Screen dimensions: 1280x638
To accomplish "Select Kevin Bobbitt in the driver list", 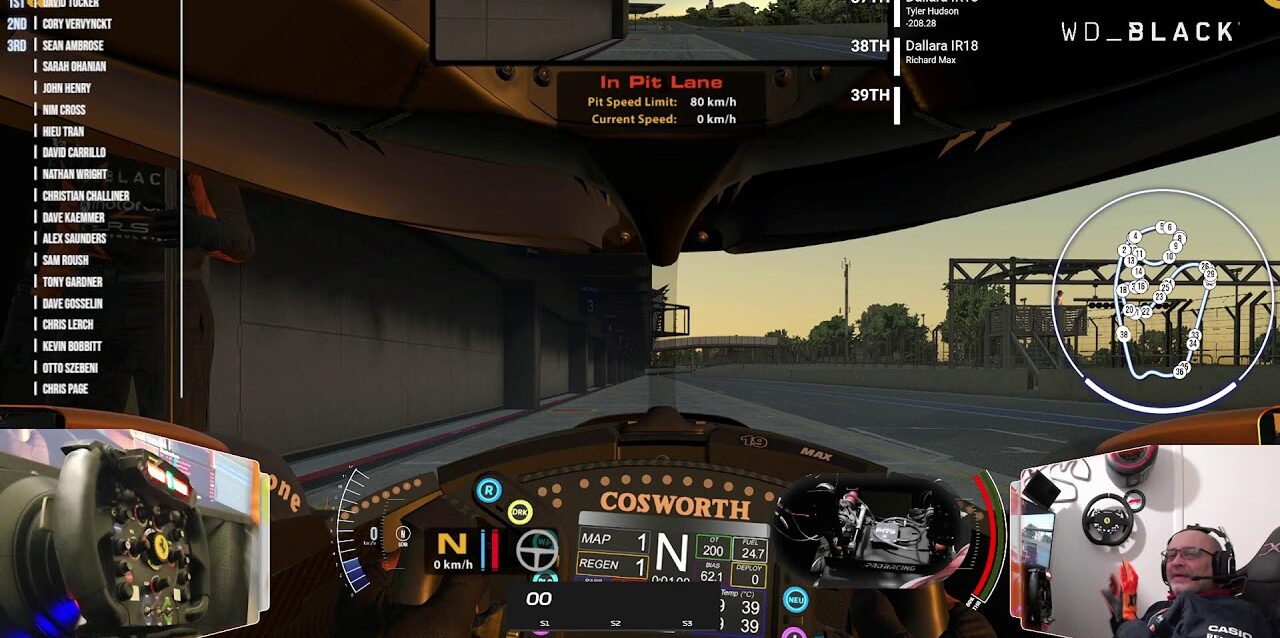I will (72, 346).
